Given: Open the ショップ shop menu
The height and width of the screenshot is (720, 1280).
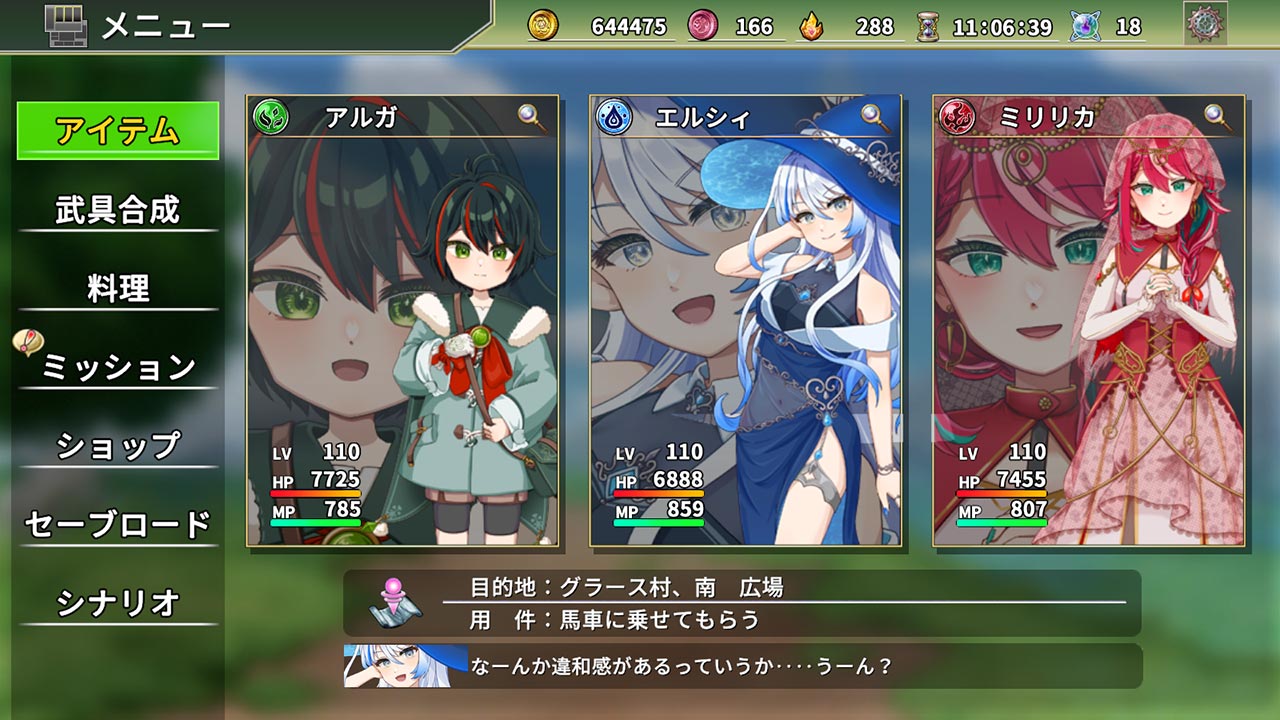Looking at the screenshot, I should 118,445.
